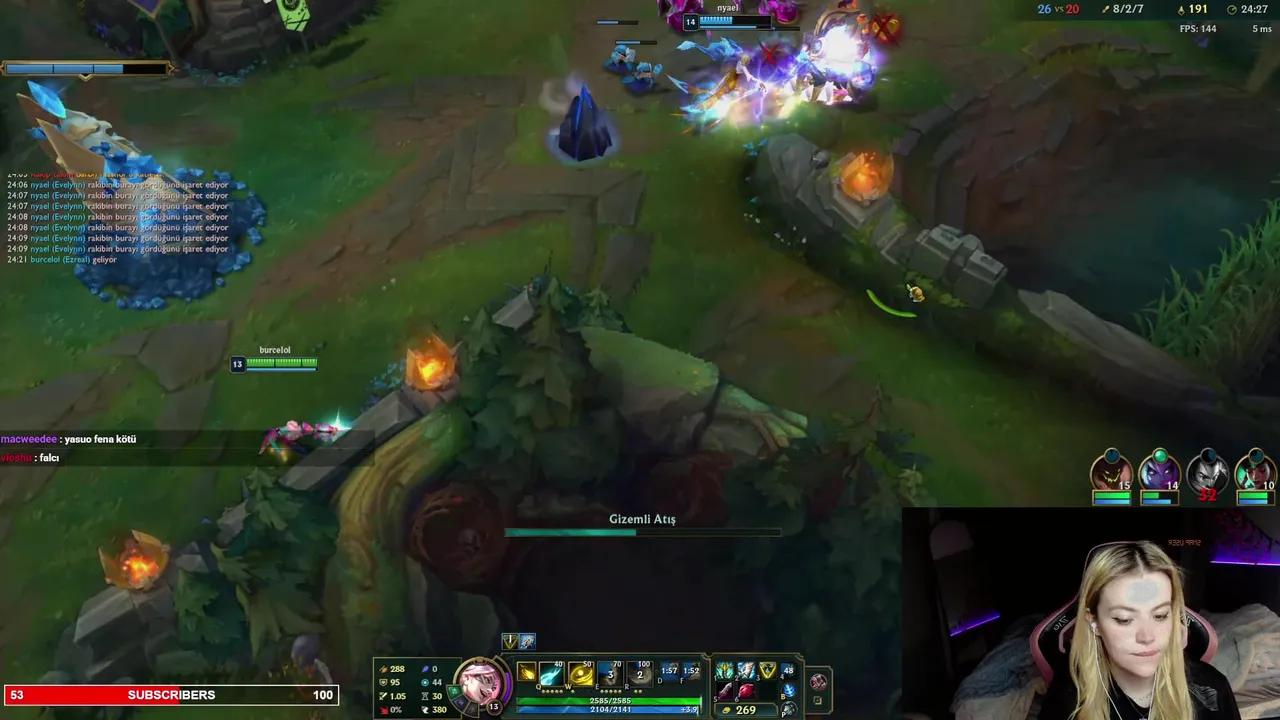1280x720 pixels.
Task: Click the Gizemli Atış cast bar
Action: click(x=641, y=531)
